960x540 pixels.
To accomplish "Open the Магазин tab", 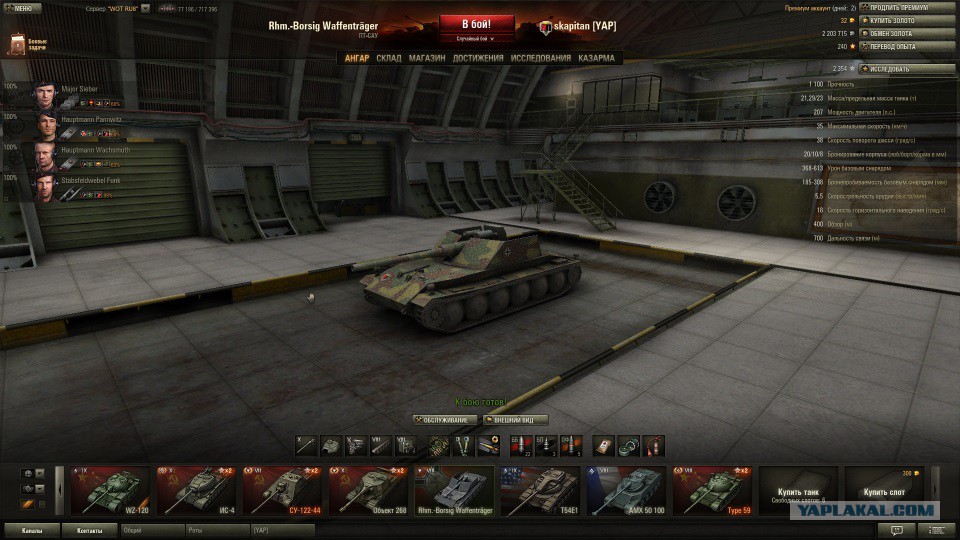I will [x=427, y=58].
